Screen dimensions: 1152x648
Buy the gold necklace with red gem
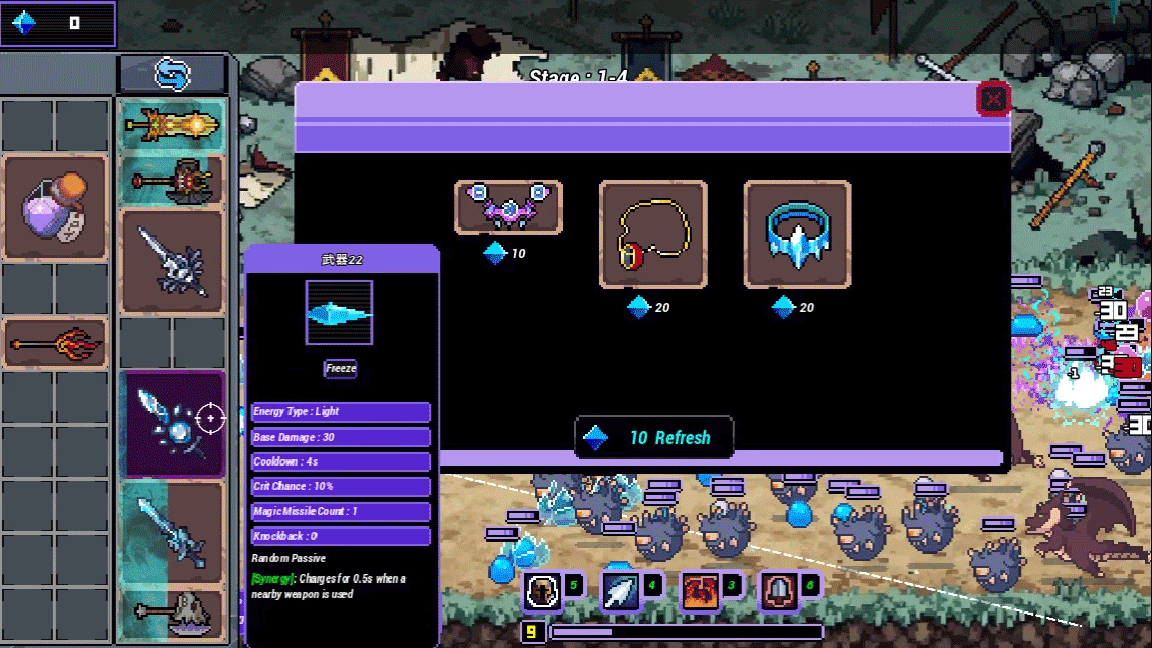(x=653, y=234)
